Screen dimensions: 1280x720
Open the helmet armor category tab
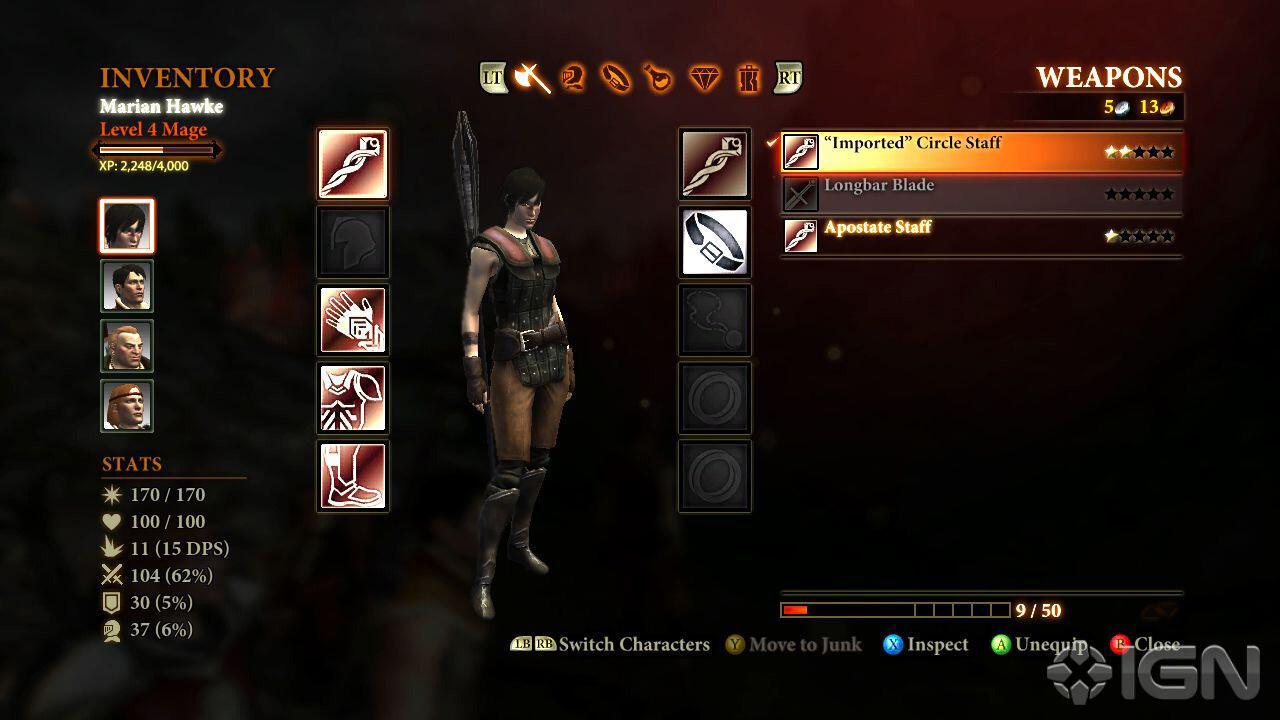click(573, 77)
